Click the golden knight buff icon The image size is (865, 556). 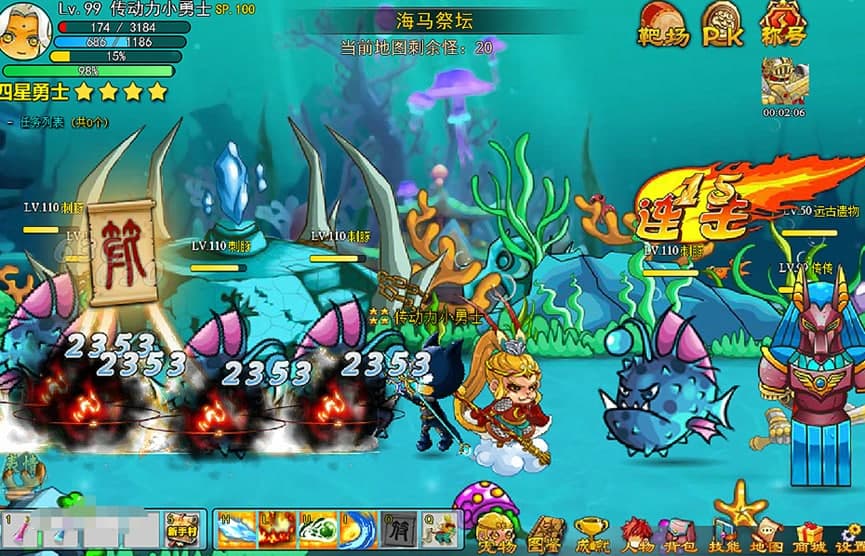pos(783,80)
